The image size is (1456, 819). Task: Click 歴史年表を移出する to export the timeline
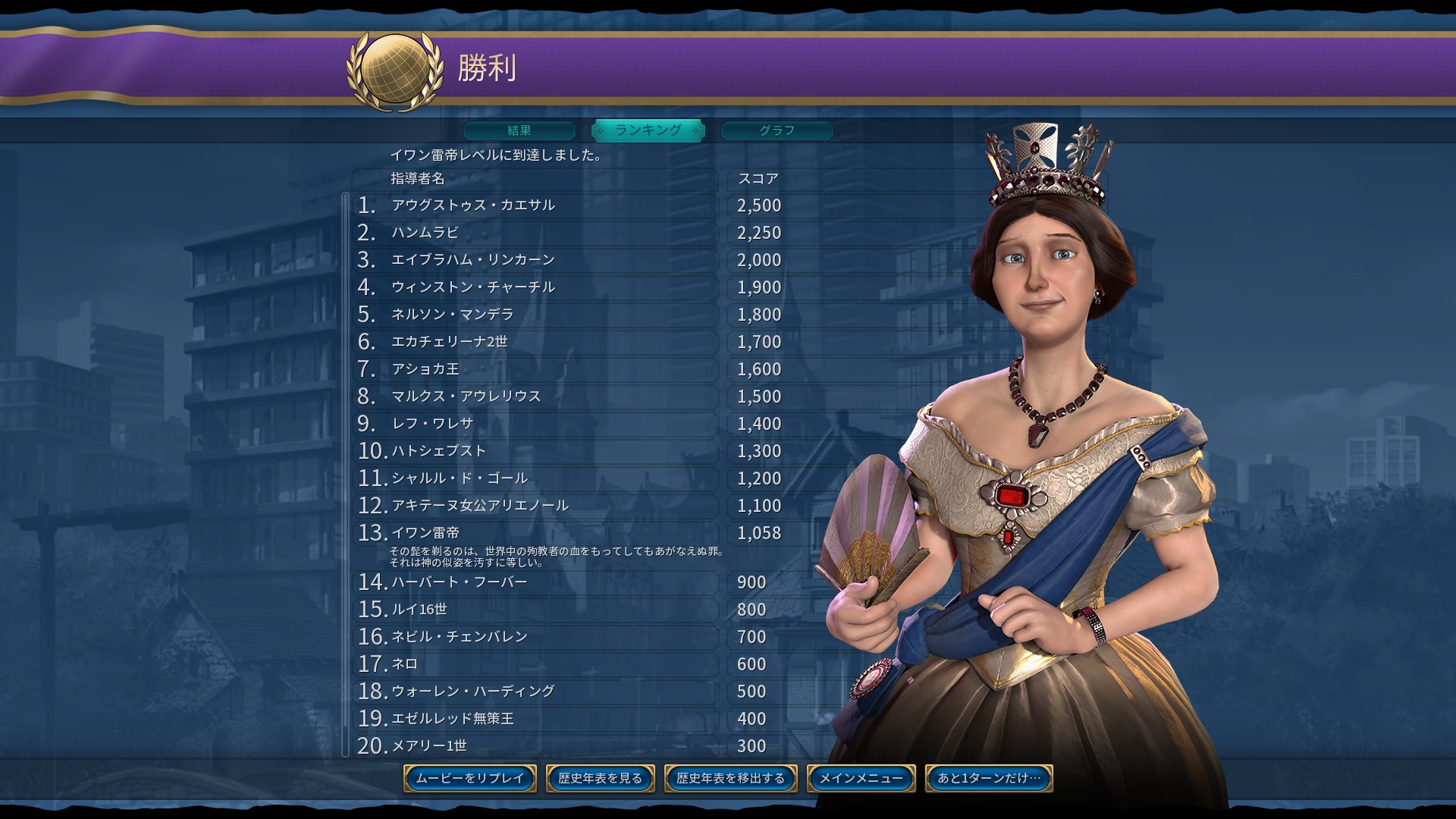coord(730,778)
